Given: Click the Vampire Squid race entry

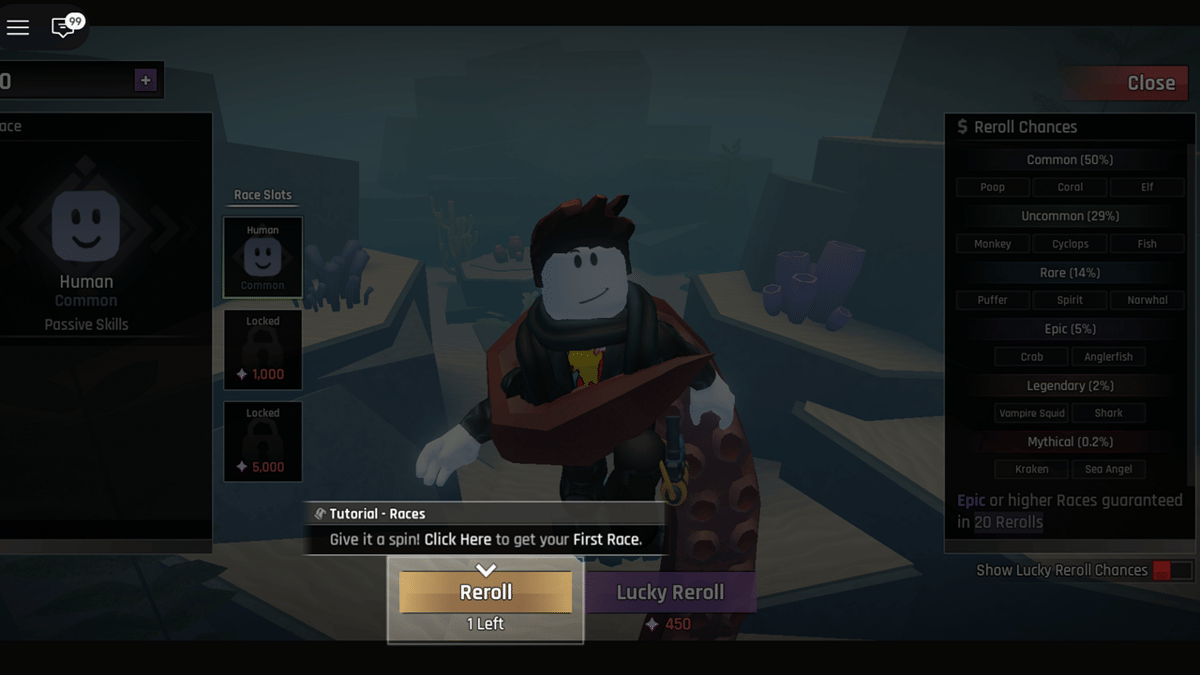Looking at the screenshot, I should 1032,413.
